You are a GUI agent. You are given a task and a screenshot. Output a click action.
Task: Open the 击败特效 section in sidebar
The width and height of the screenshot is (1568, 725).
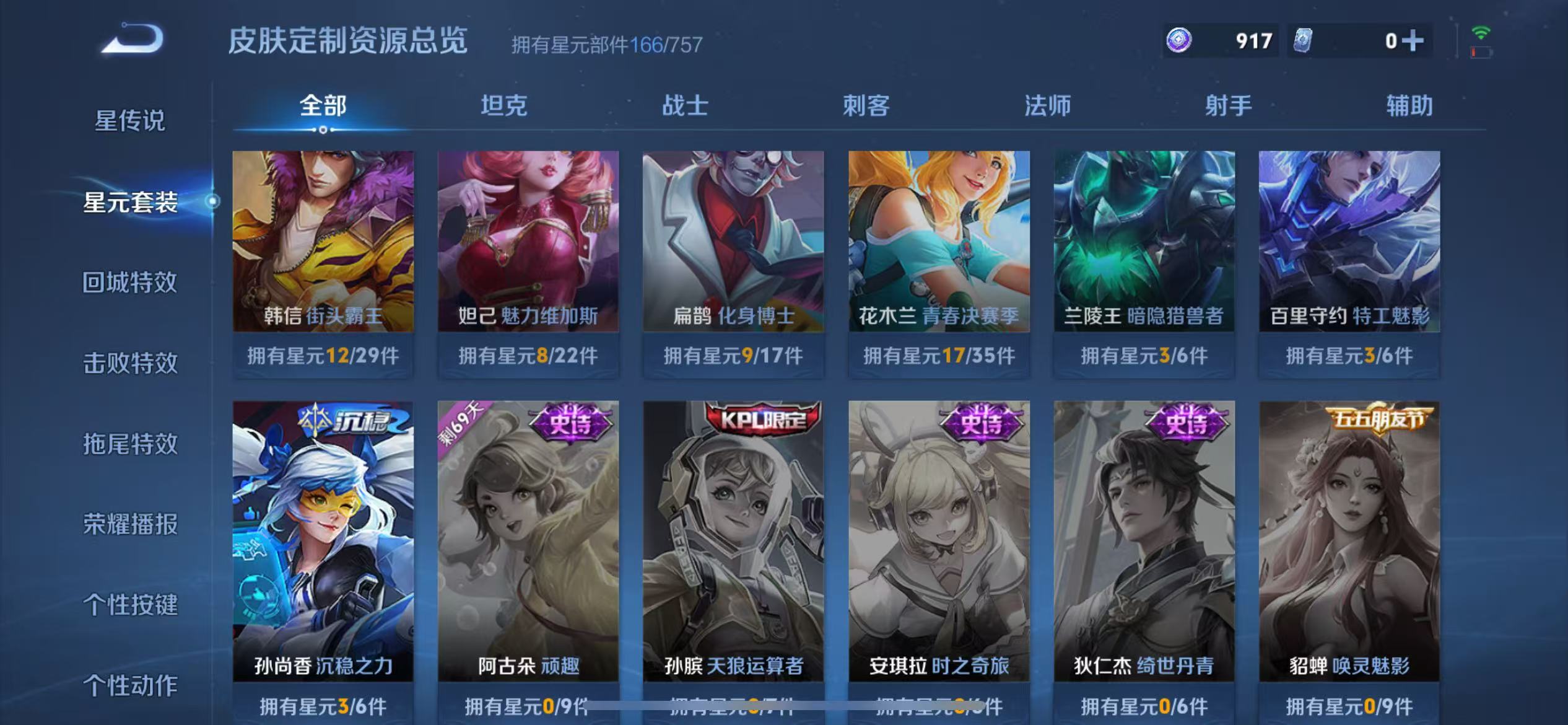130,362
